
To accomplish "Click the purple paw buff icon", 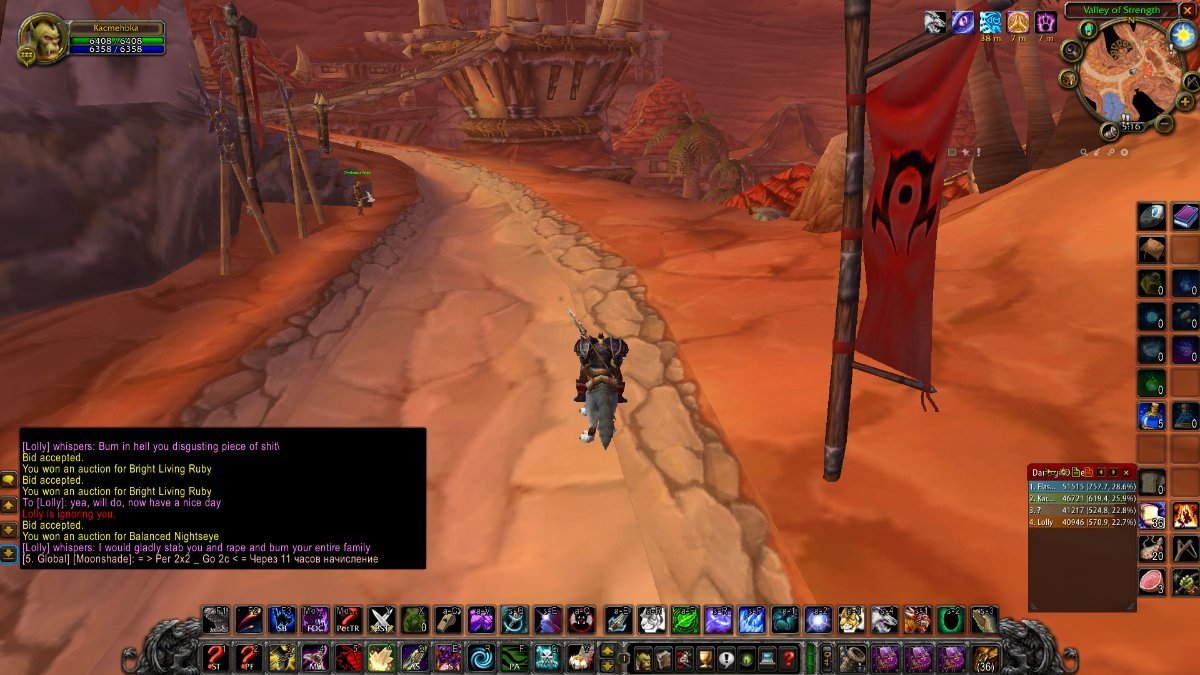I will [1046, 22].
